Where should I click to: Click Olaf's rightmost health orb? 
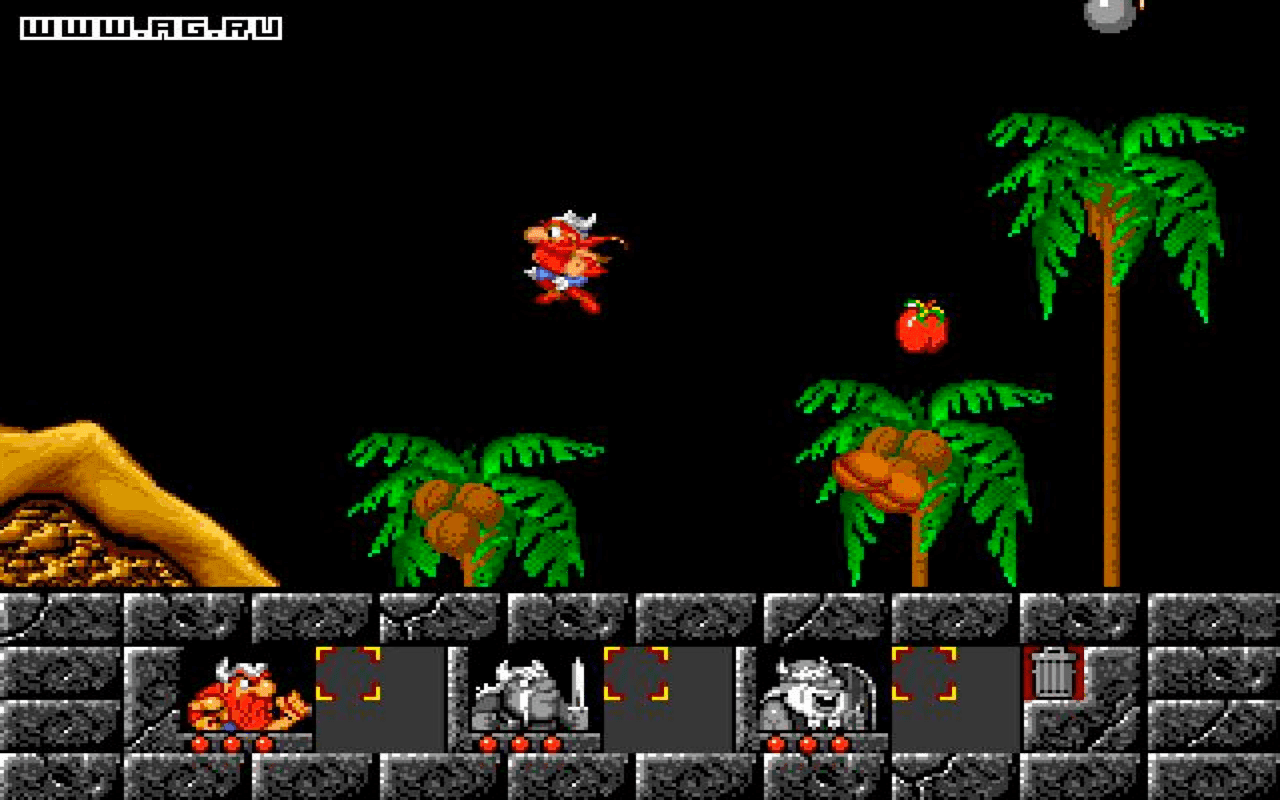pos(838,742)
